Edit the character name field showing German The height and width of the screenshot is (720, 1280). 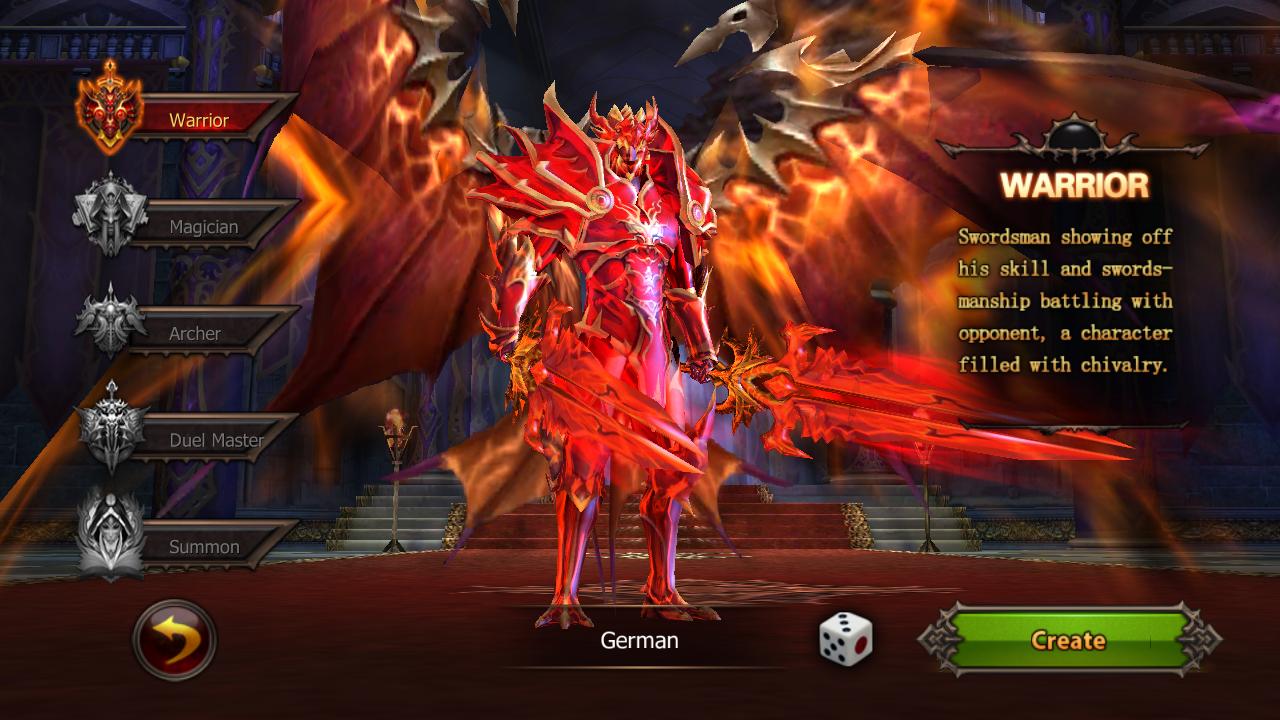tap(639, 641)
